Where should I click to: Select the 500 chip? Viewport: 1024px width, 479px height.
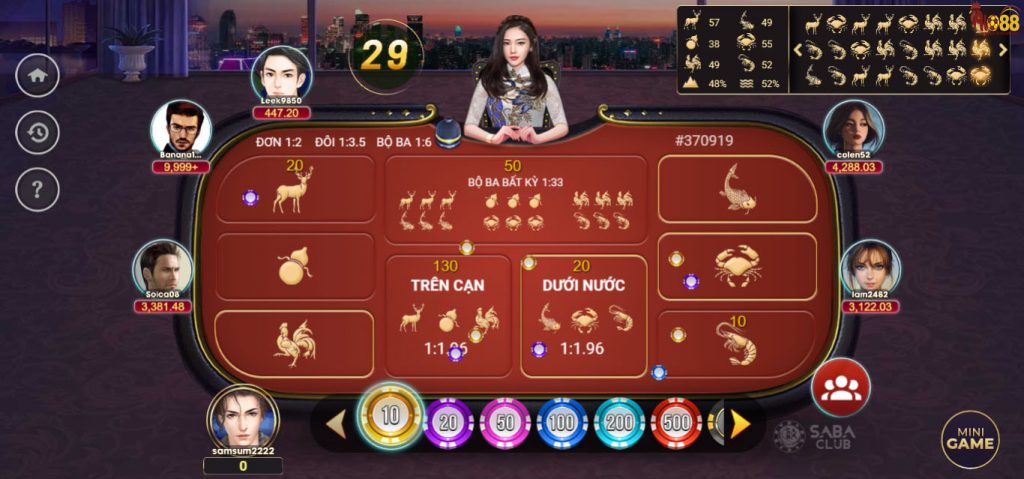point(676,423)
